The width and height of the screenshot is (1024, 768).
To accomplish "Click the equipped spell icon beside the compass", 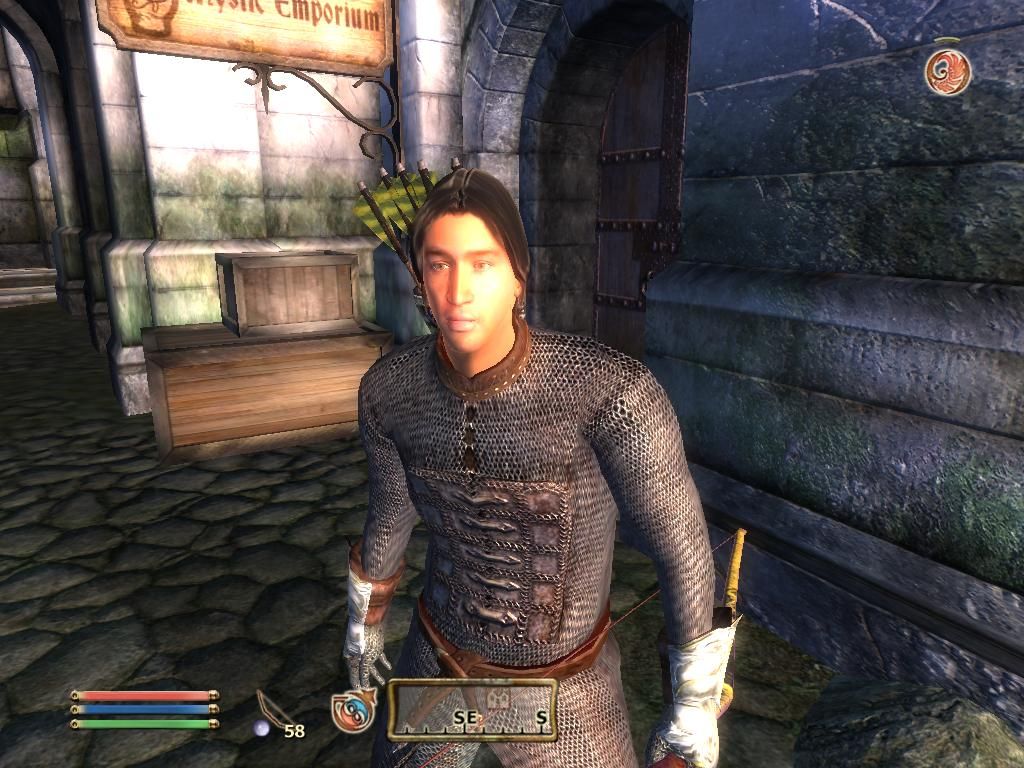I will [x=353, y=711].
